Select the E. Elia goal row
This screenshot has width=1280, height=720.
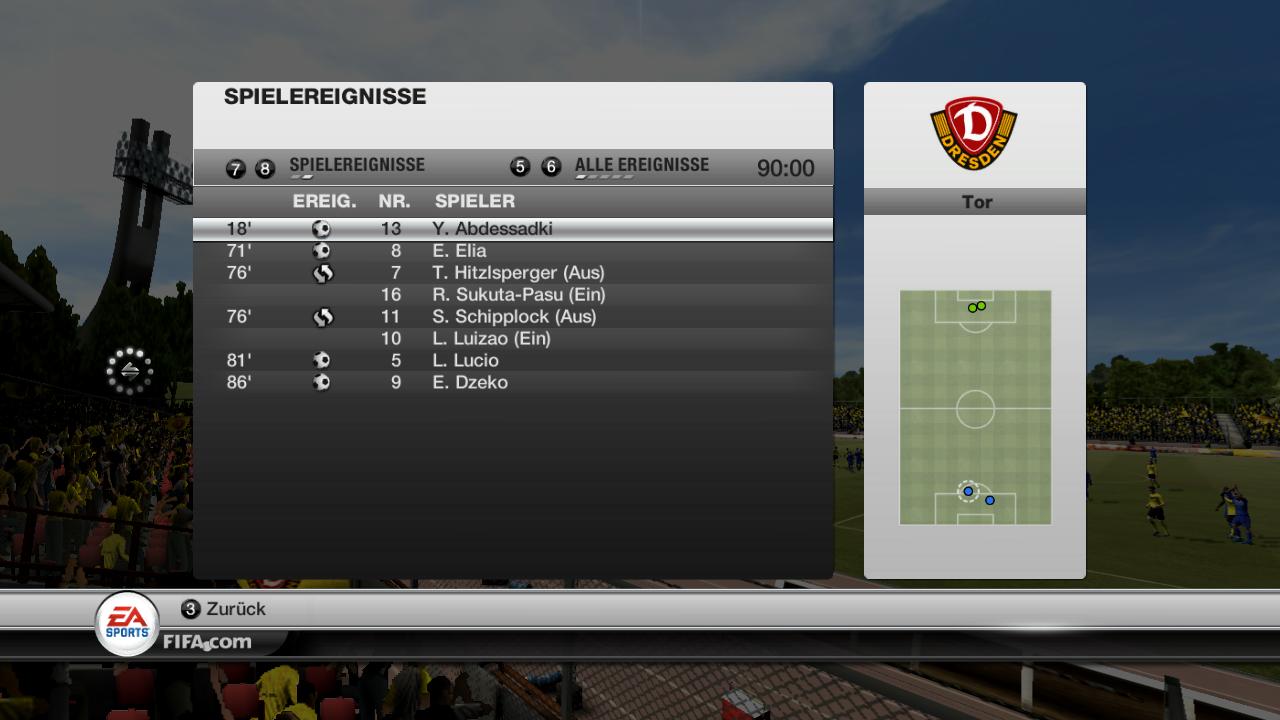[512, 251]
